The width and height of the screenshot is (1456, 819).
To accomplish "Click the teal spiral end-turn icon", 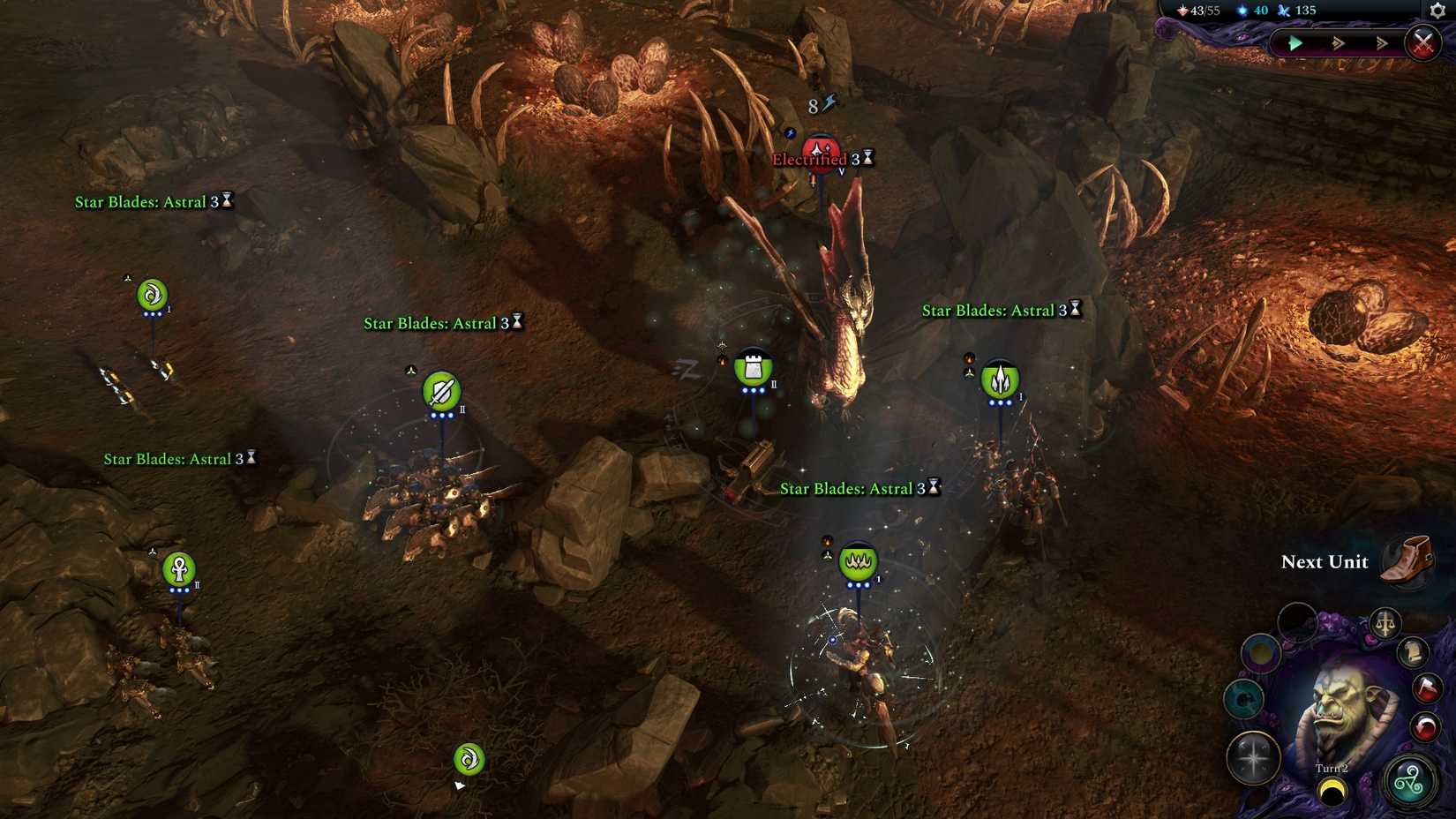I will click(x=1411, y=778).
